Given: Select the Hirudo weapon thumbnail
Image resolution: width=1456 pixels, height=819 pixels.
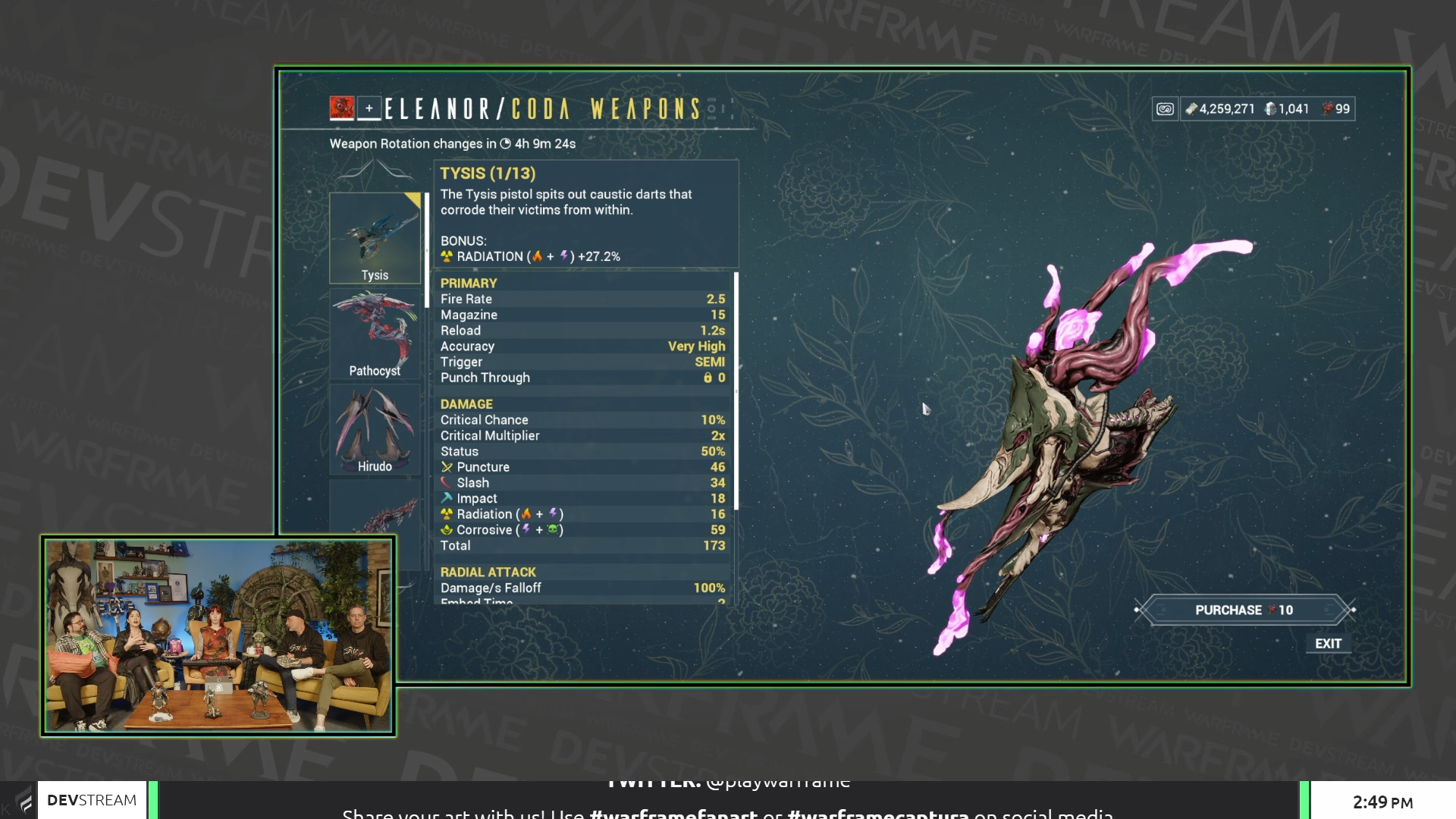Looking at the screenshot, I should point(375,426).
